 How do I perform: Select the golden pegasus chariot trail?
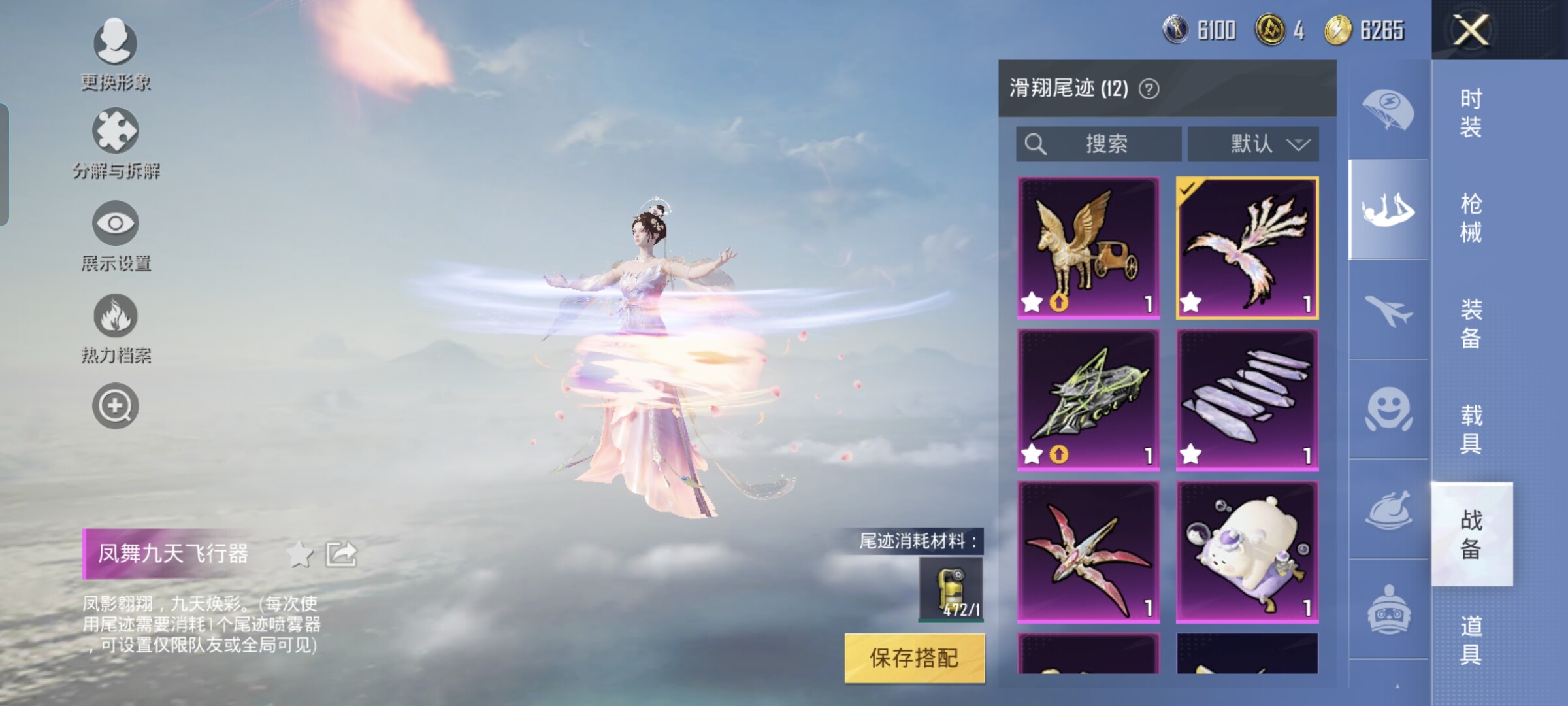[1088, 248]
